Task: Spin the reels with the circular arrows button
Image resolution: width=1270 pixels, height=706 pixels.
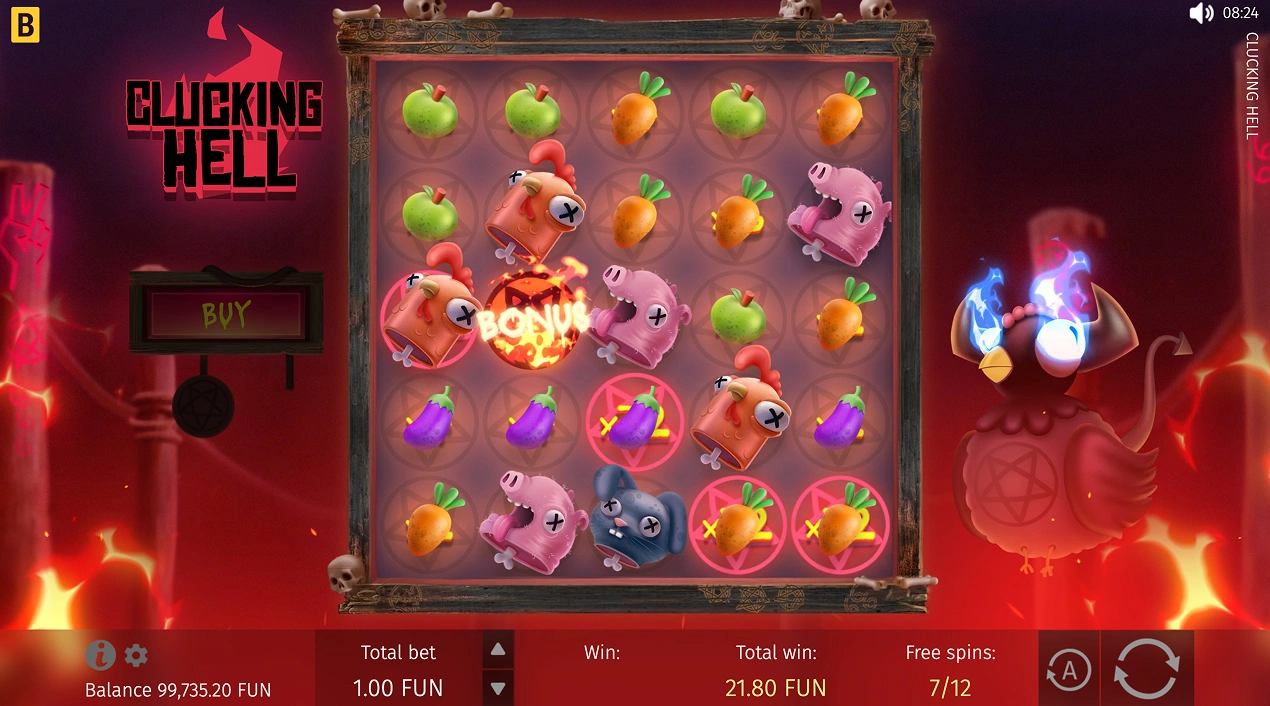Action: pos(1147,668)
